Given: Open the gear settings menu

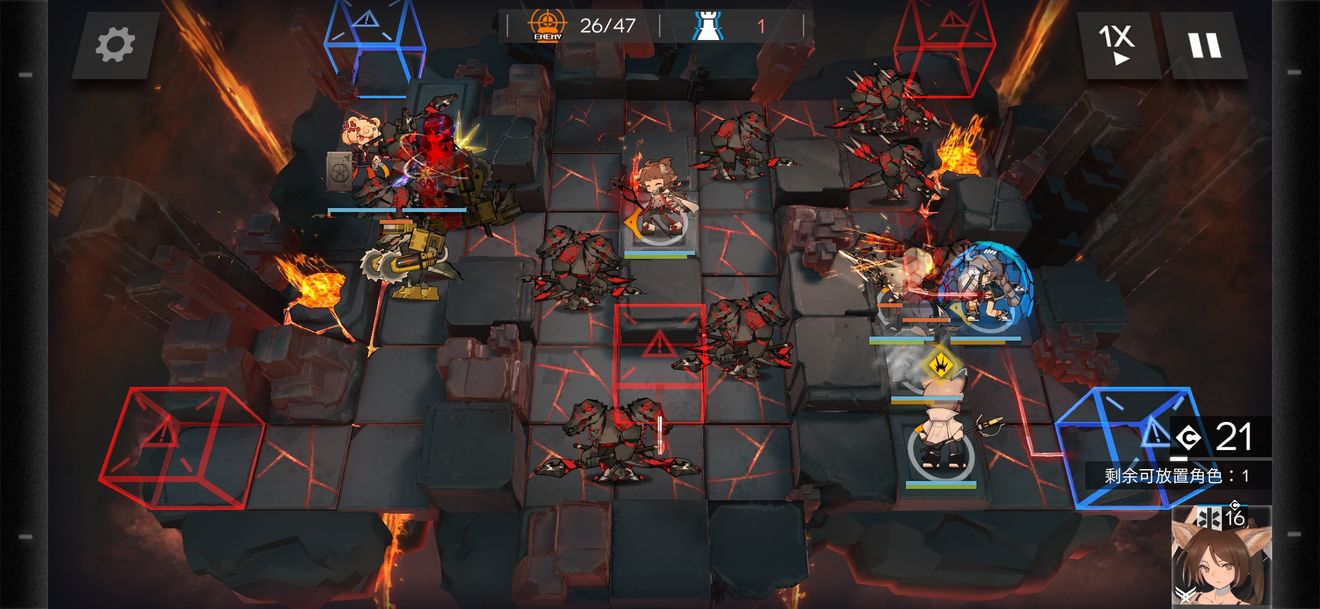Looking at the screenshot, I should (x=115, y=45).
